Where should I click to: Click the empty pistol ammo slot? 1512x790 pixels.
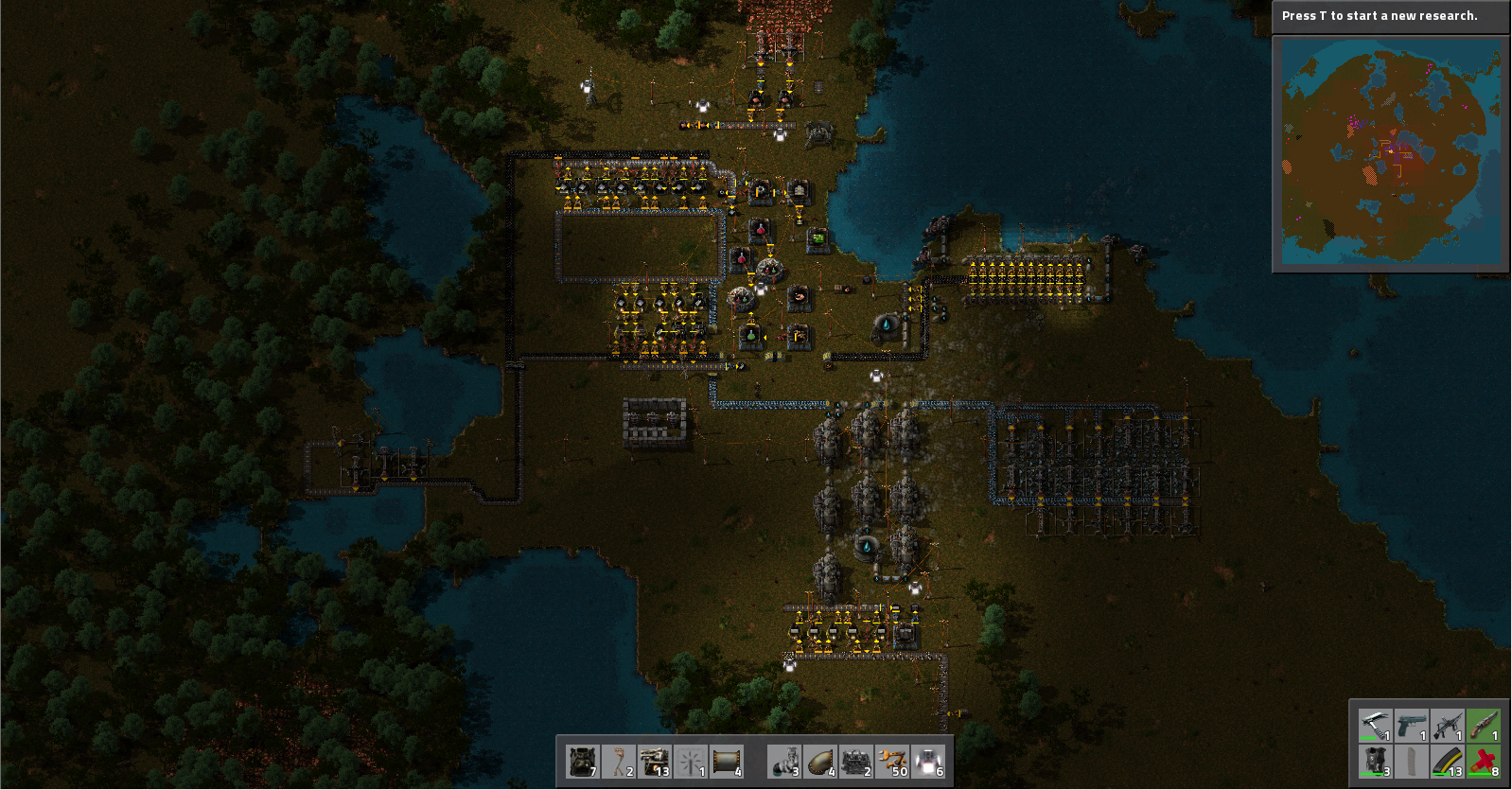(x=1411, y=761)
